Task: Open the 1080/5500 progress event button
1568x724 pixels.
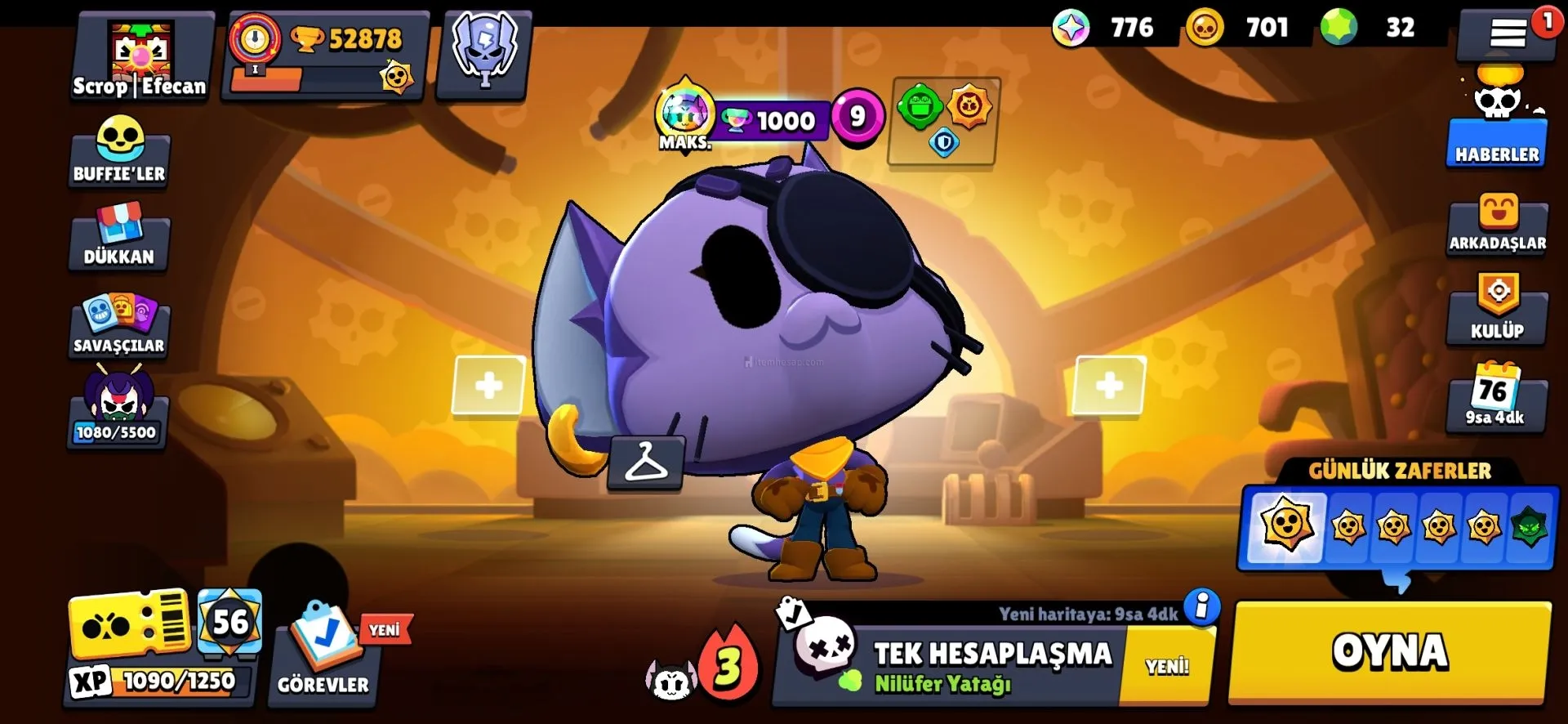Action: pos(118,409)
